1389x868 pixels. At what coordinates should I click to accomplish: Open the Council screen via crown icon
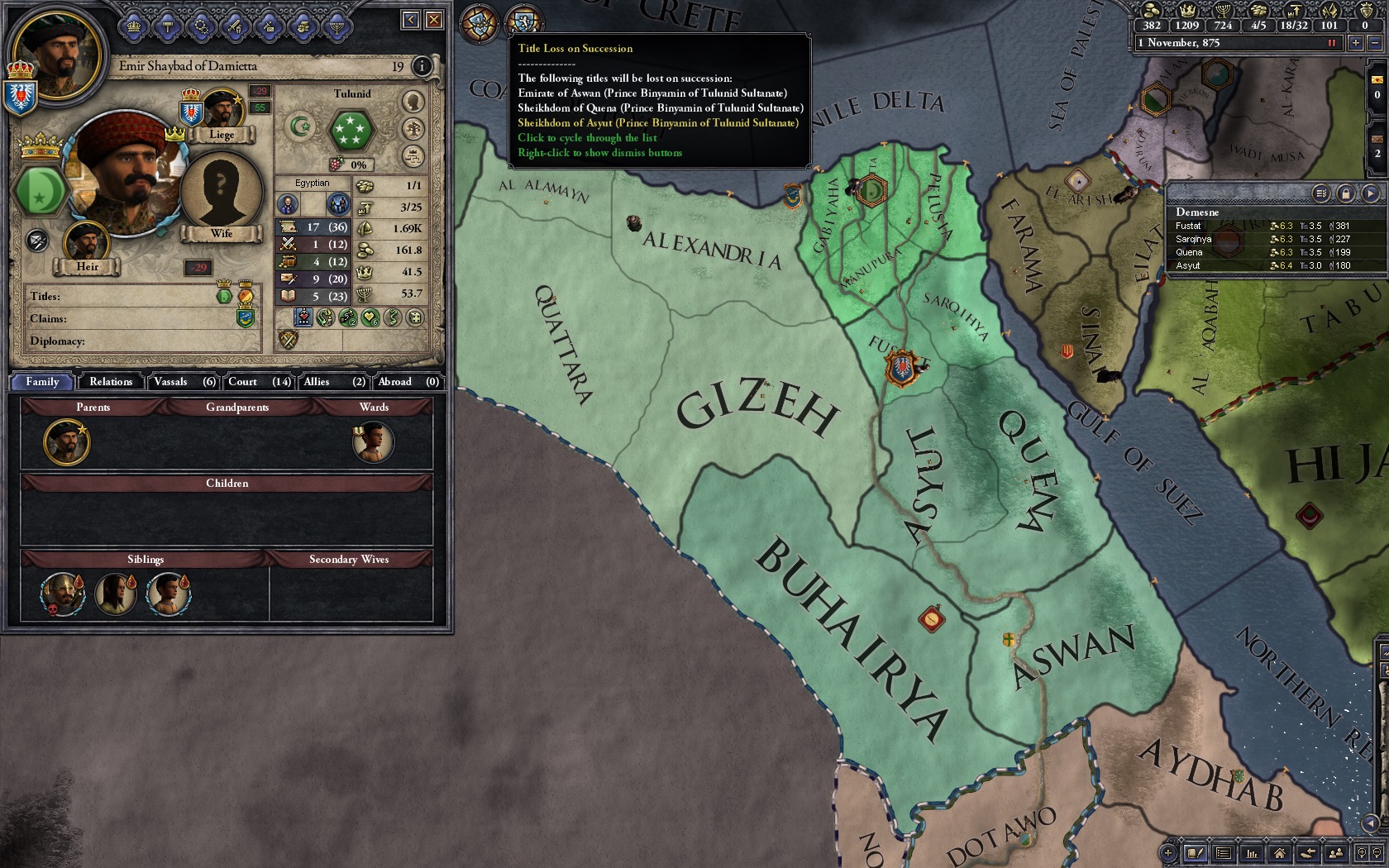pos(134,25)
